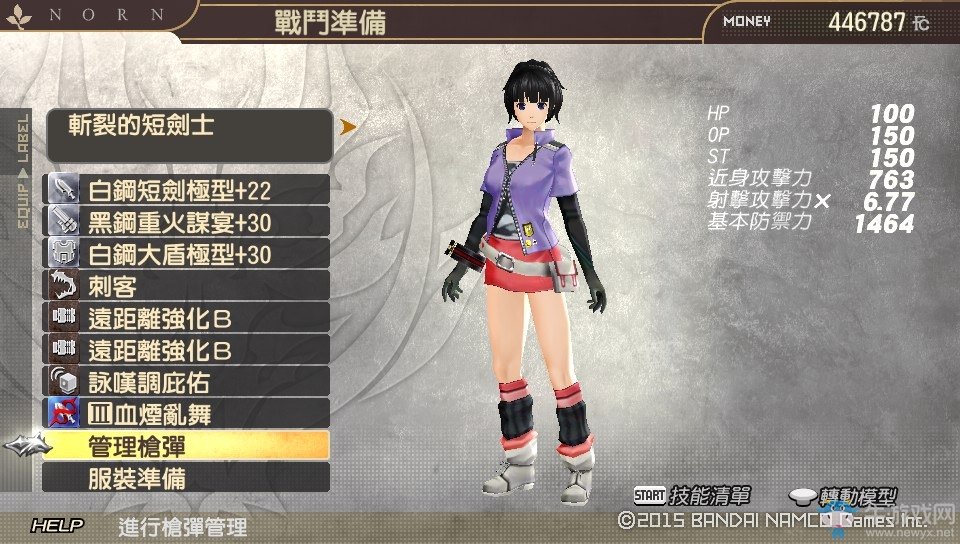Select the 黑鋼重火謀宴+30 gun slot
960x544 pixels.
[187, 222]
